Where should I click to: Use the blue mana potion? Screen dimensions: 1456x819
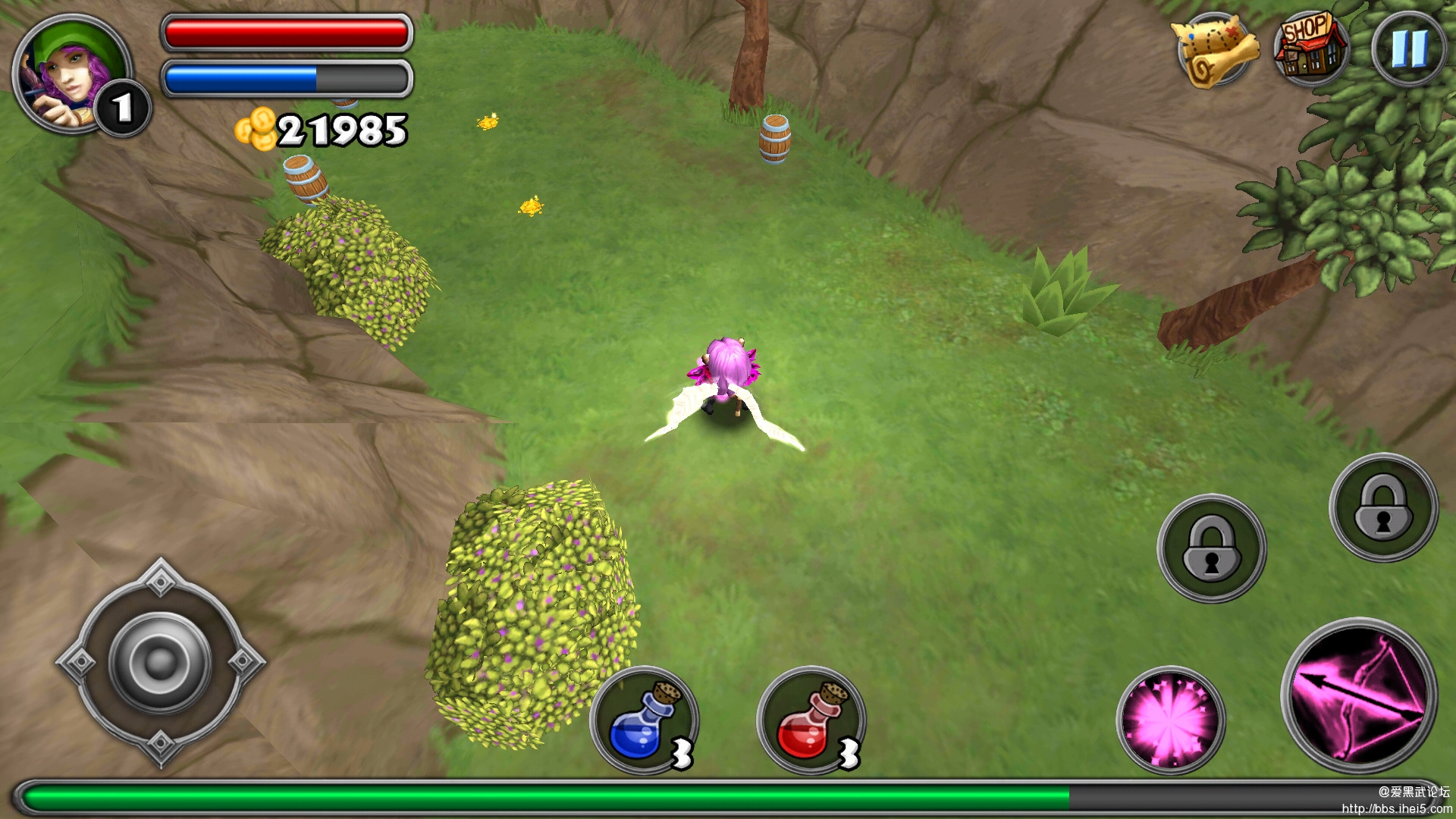click(x=645, y=720)
